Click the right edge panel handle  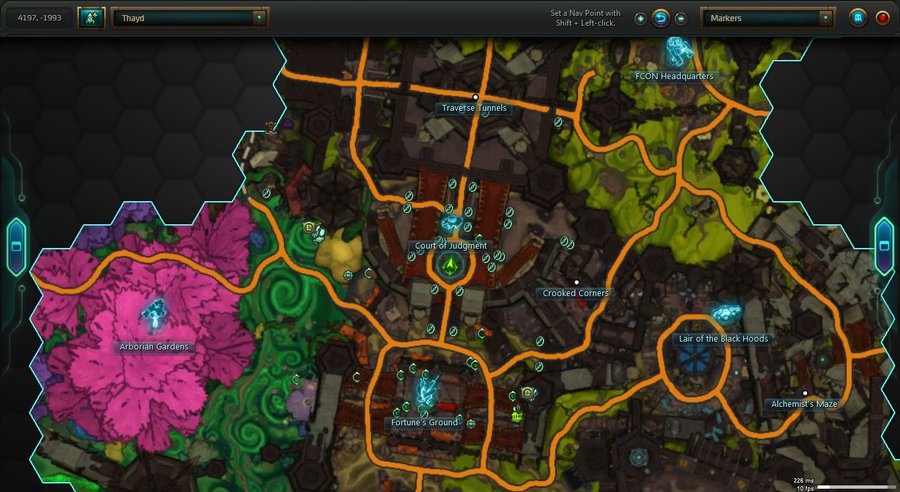click(x=884, y=245)
